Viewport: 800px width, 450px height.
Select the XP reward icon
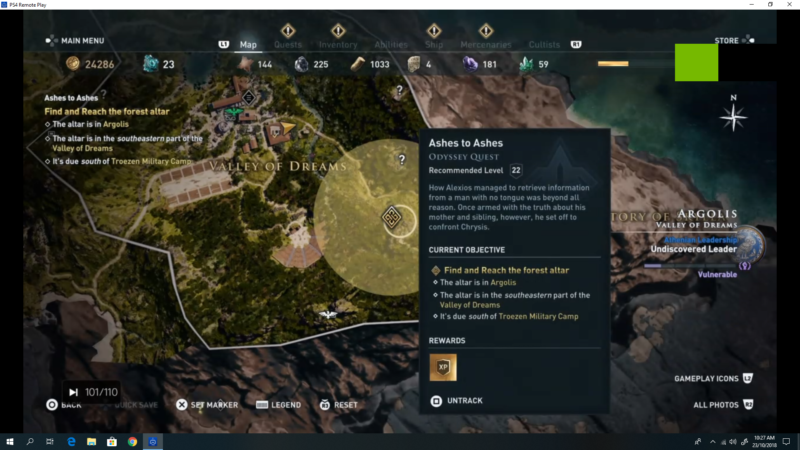point(443,367)
